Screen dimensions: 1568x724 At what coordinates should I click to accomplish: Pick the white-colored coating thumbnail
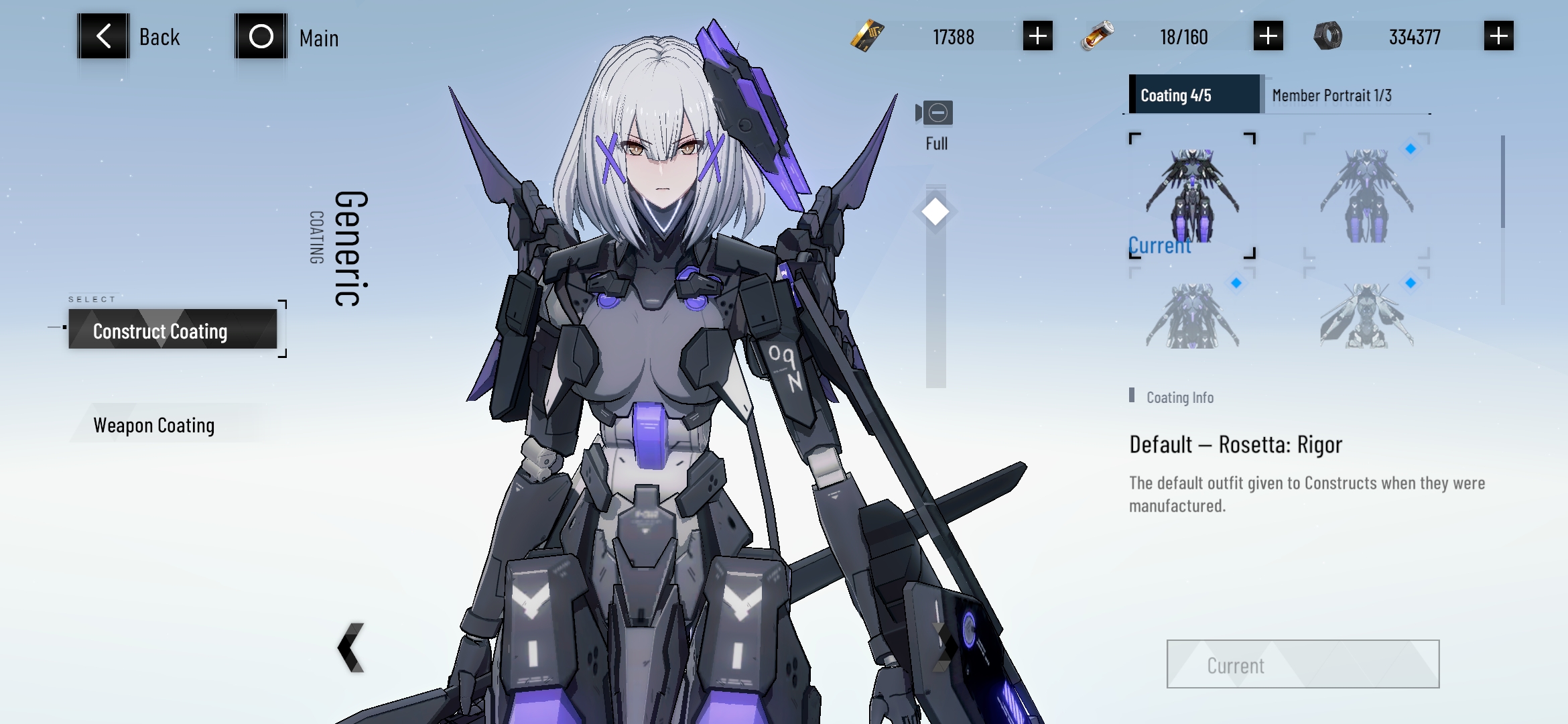click(x=1366, y=315)
